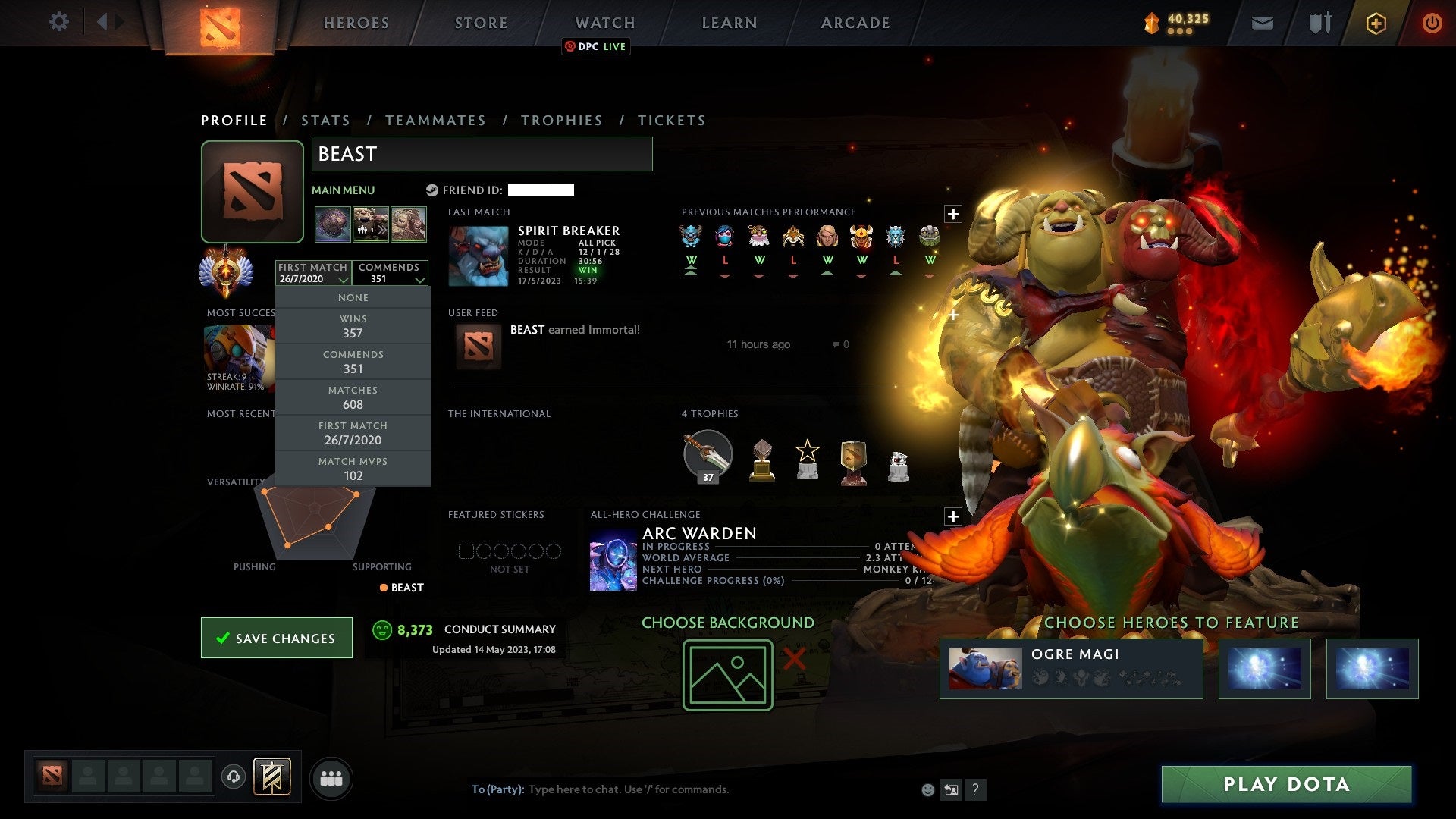Click the help question mark icon
The height and width of the screenshot is (819, 1456).
pyautogui.click(x=976, y=789)
